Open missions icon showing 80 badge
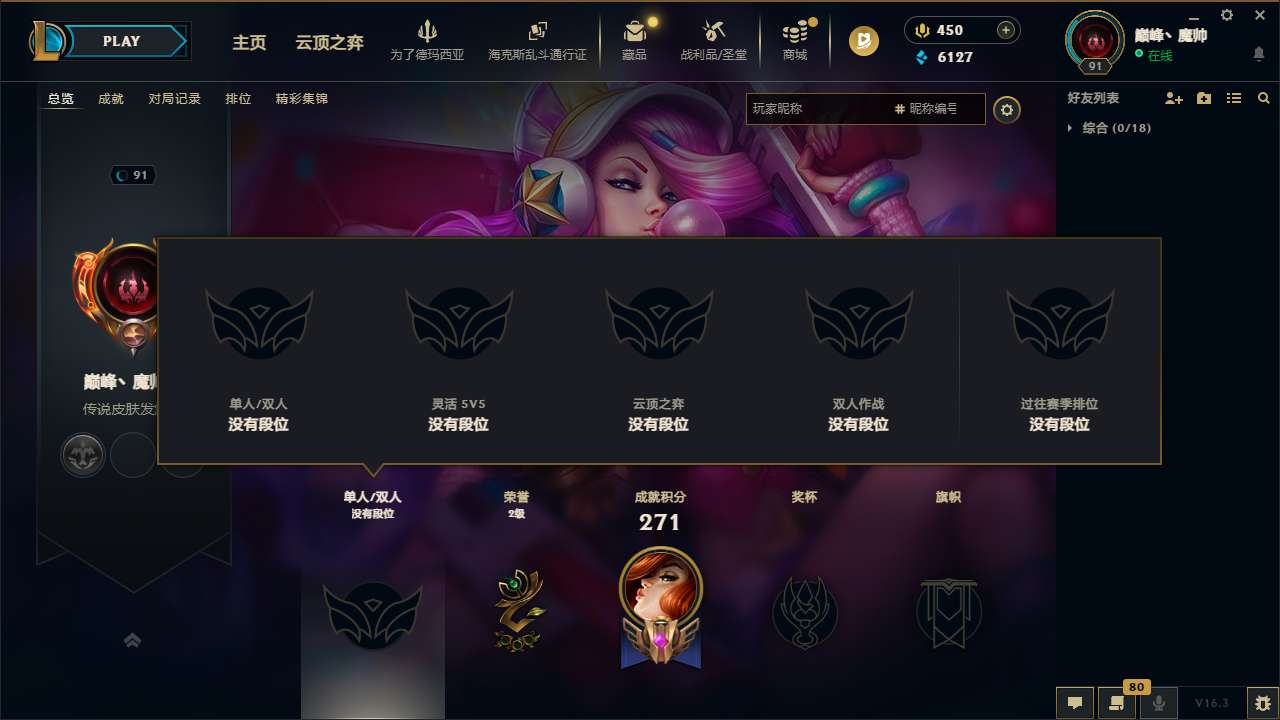 click(x=1117, y=703)
